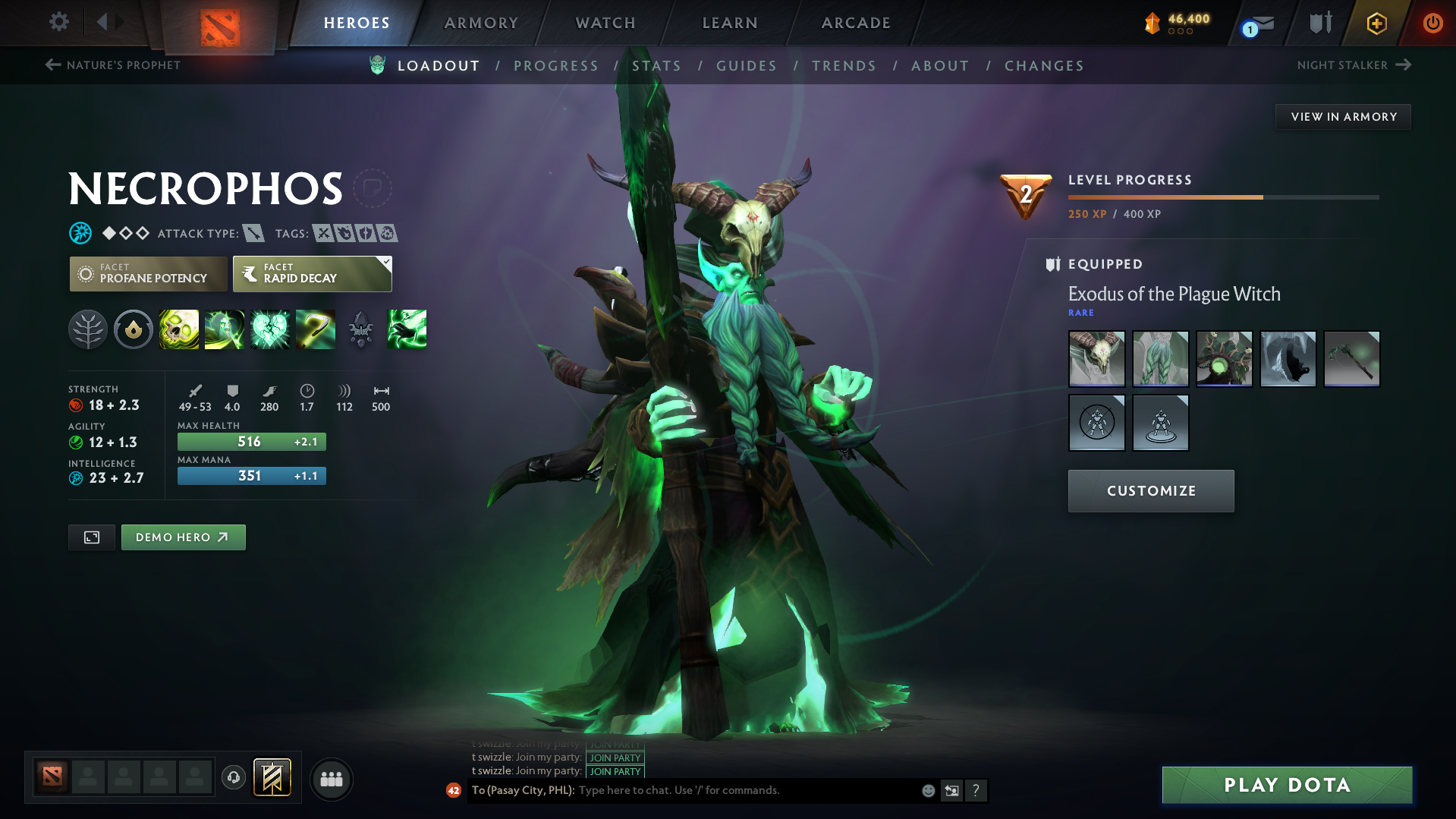Screen dimensions: 1456x819
Task: Toggle the Profane Potency facet
Action: pyautogui.click(x=147, y=273)
